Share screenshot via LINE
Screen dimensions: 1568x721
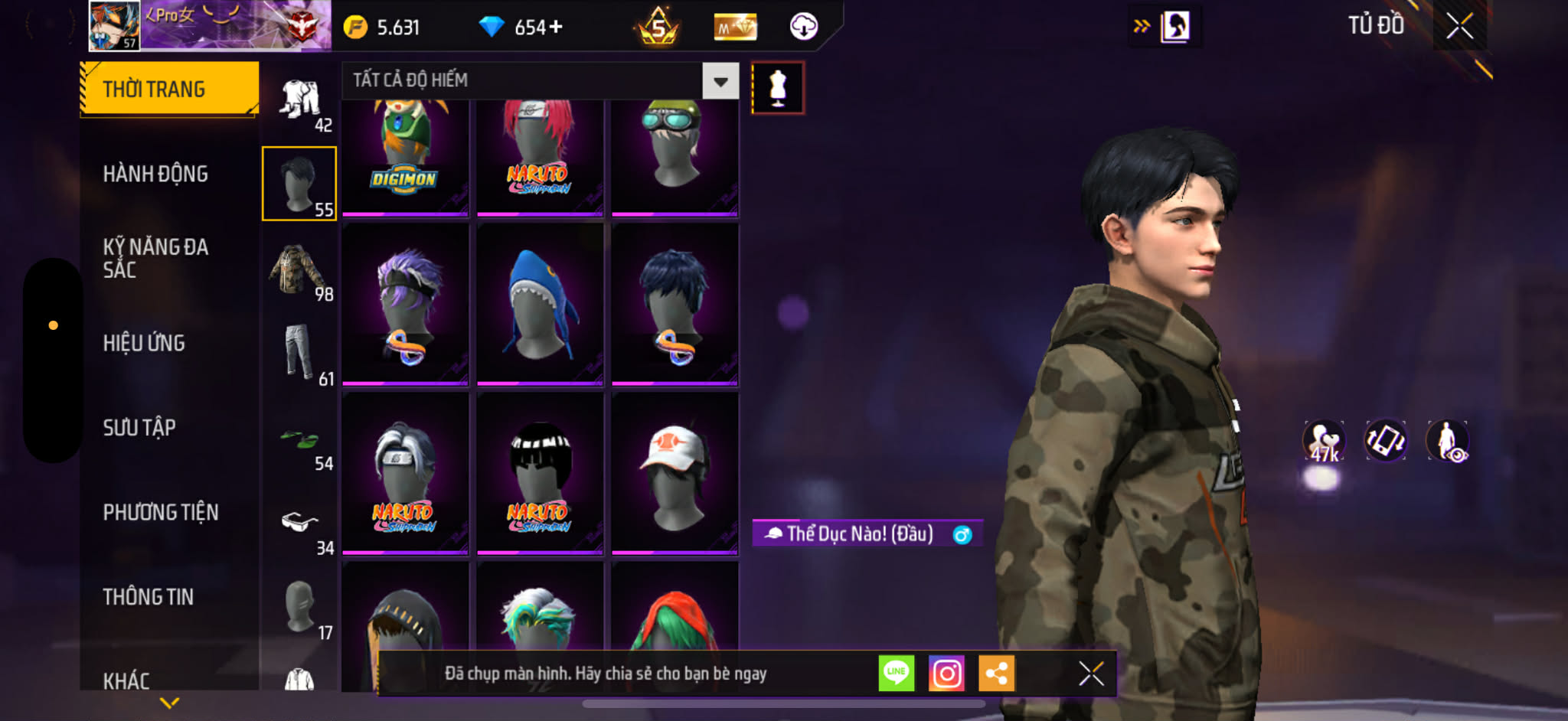tap(897, 674)
